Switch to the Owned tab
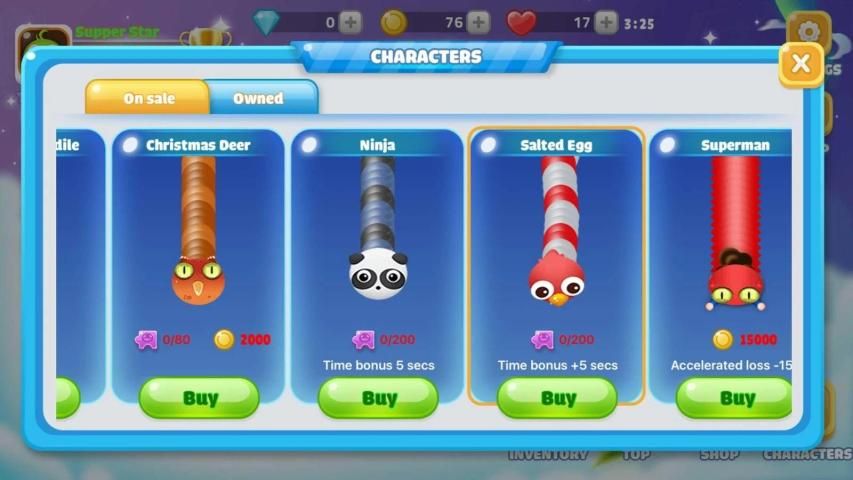Image resolution: width=853 pixels, height=480 pixels. pyautogui.click(x=258, y=98)
